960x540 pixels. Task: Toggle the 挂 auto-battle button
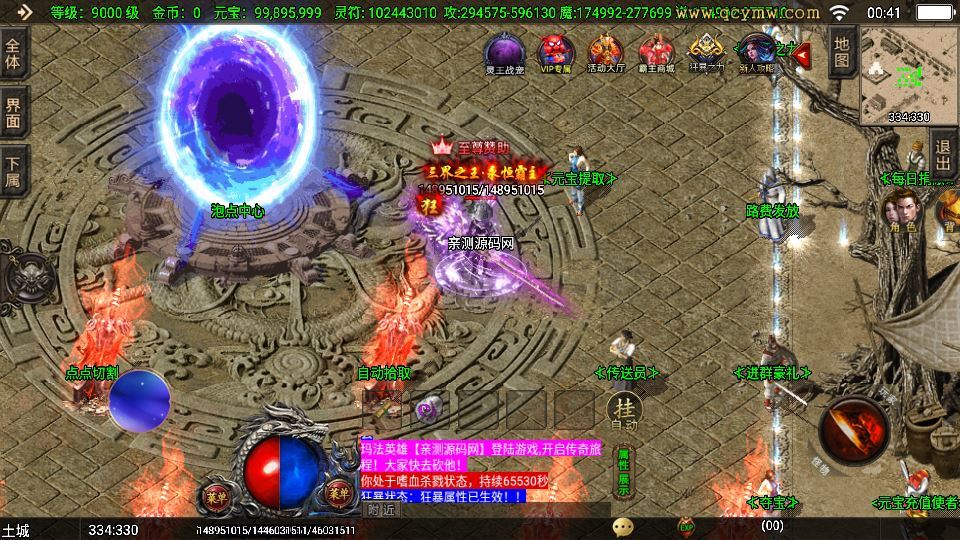(x=624, y=408)
